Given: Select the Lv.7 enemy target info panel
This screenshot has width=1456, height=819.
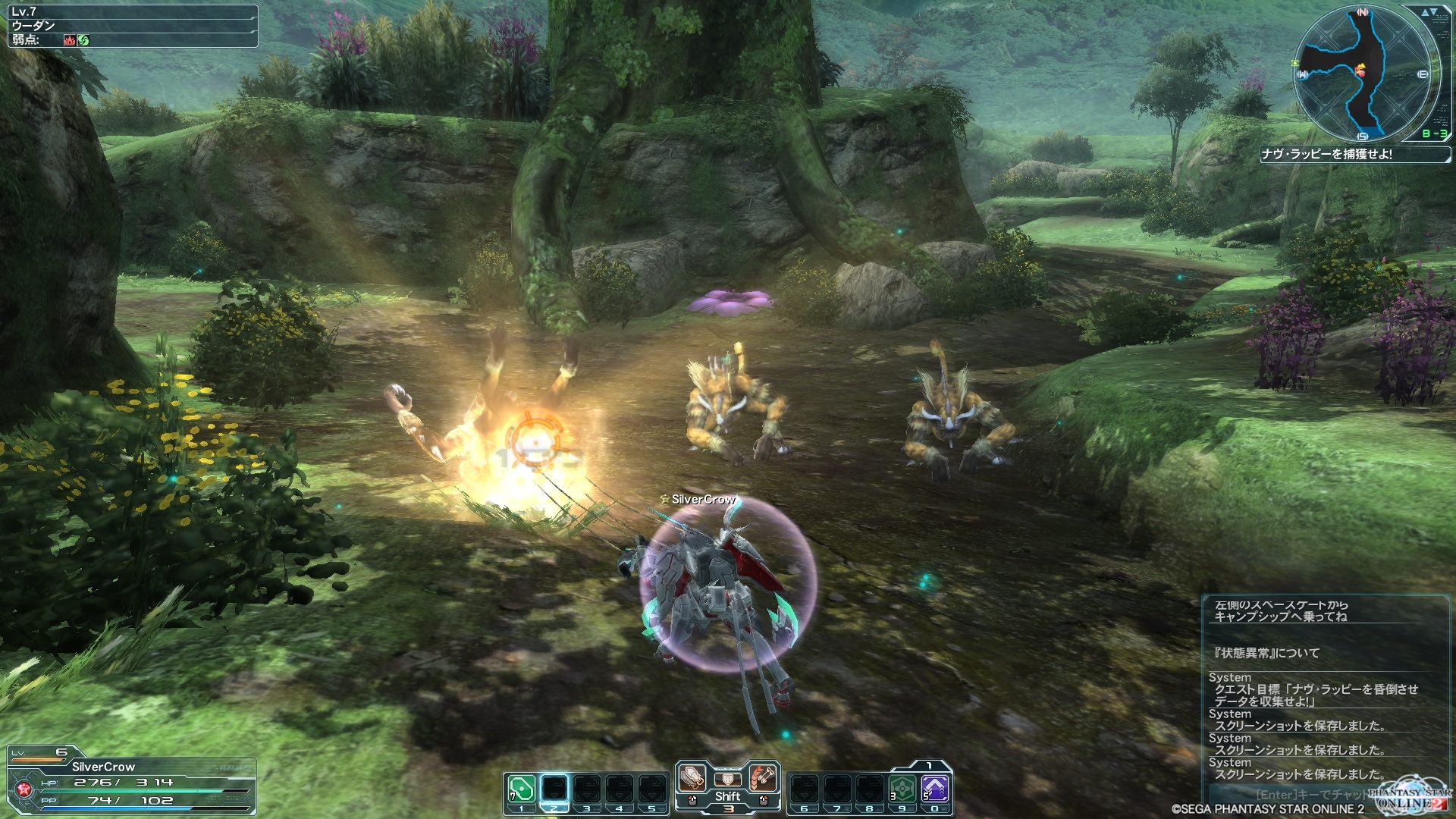Looking at the screenshot, I should 133,26.
